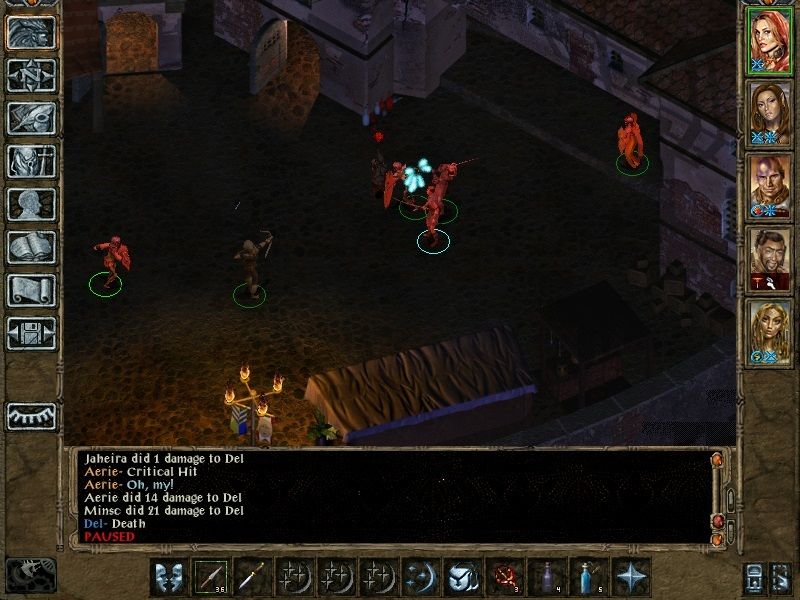The image size is (800, 600).
Task: Activate the four-pointed star special abilities button
Action: (632, 577)
